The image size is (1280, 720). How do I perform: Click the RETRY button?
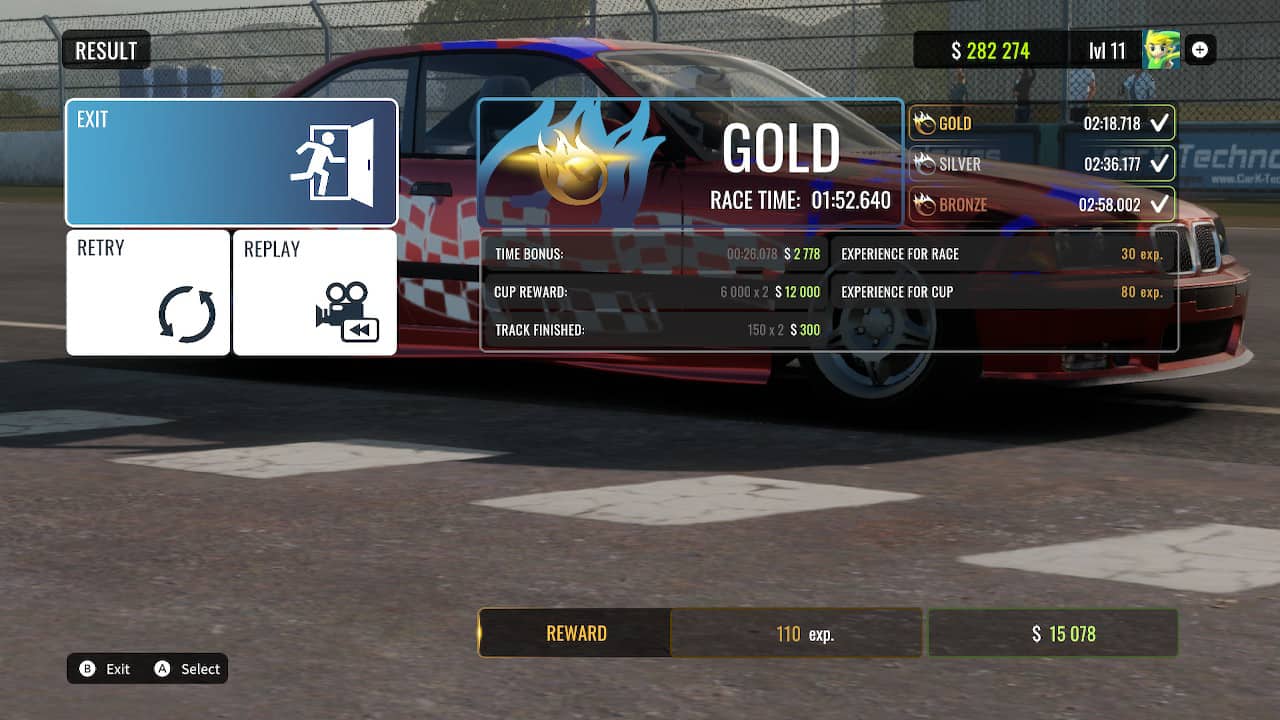147,290
